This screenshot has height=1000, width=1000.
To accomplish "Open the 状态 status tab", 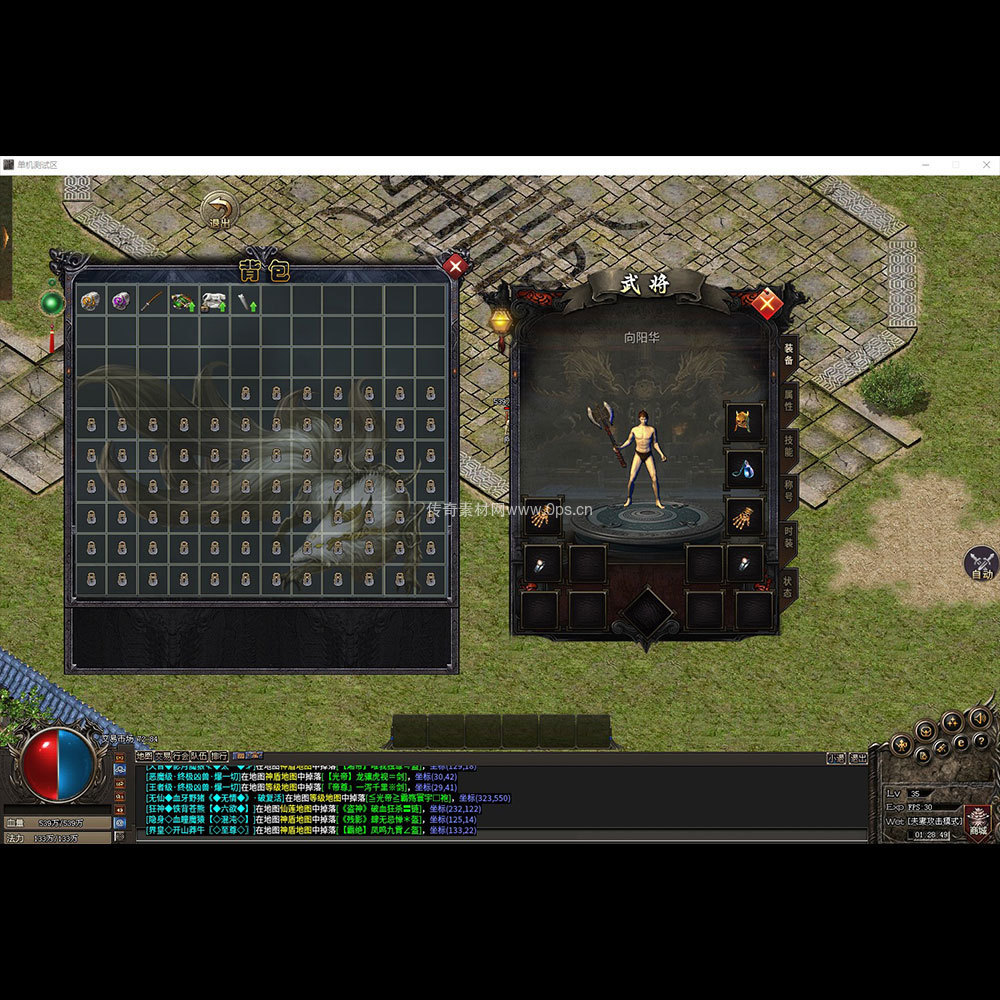I will pyautogui.click(x=789, y=584).
